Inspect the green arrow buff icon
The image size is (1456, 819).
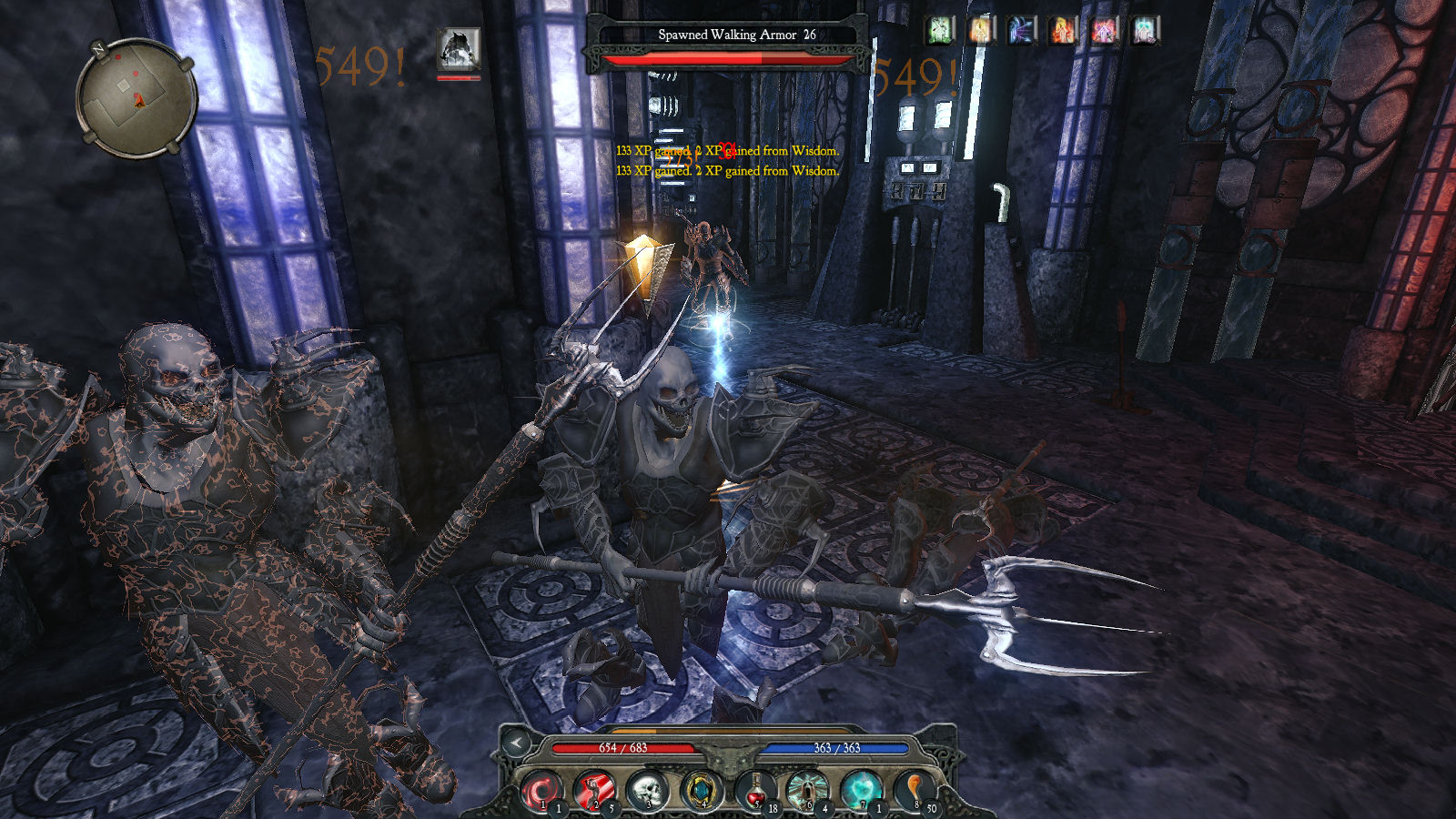point(940,31)
